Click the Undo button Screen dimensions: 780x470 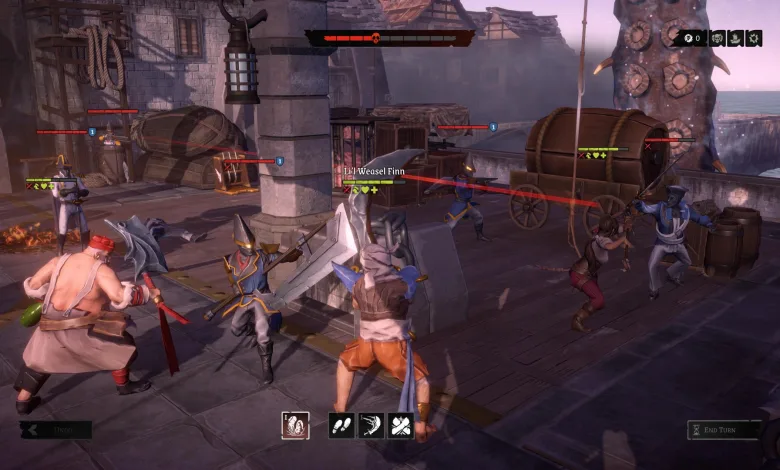56,430
